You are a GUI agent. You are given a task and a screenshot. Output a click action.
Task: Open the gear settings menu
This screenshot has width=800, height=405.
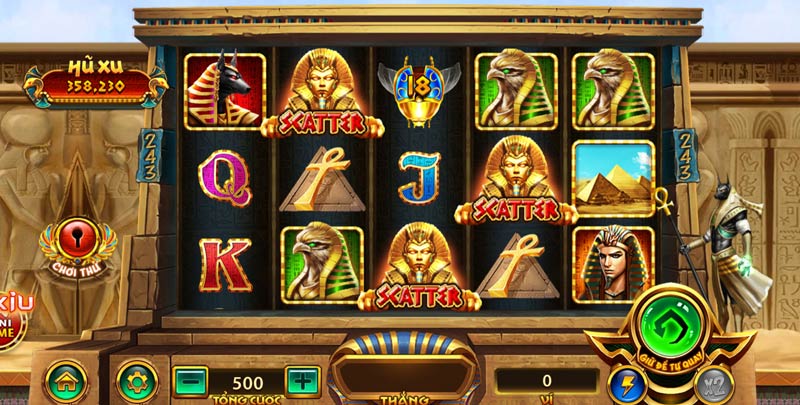(x=136, y=381)
